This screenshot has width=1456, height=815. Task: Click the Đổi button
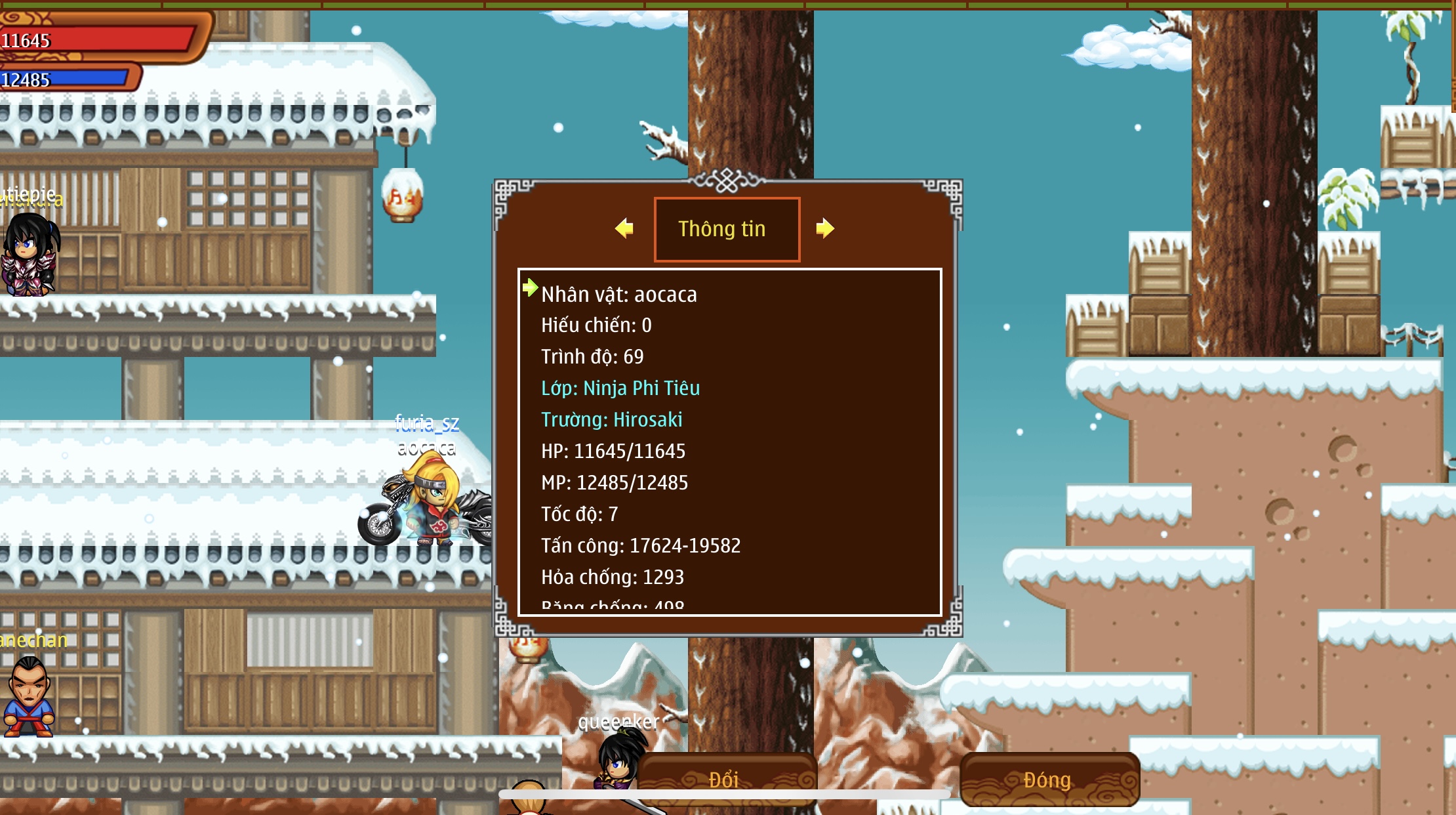click(726, 778)
